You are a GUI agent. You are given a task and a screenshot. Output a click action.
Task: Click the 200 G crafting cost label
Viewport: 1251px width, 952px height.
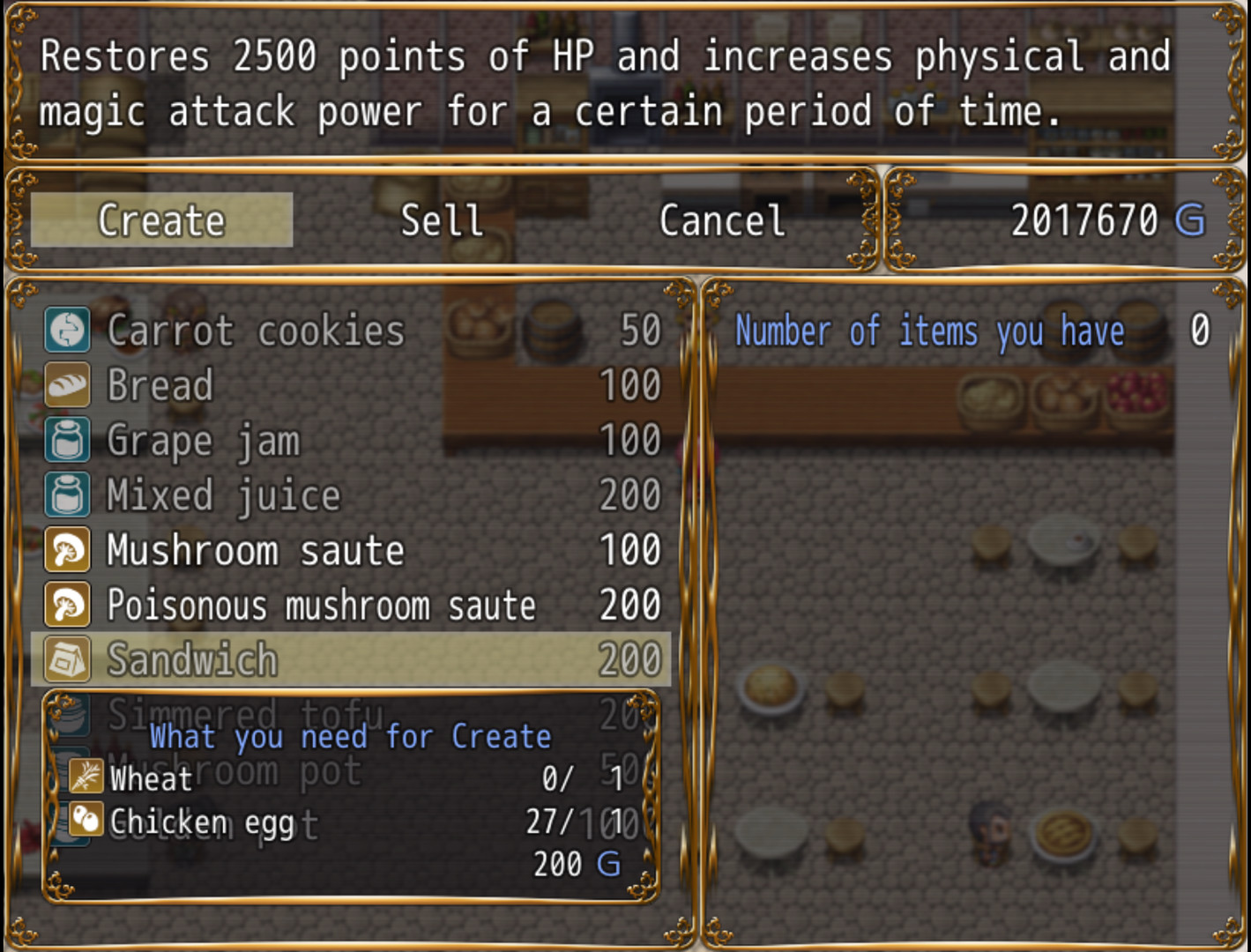(x=573, y=864)
